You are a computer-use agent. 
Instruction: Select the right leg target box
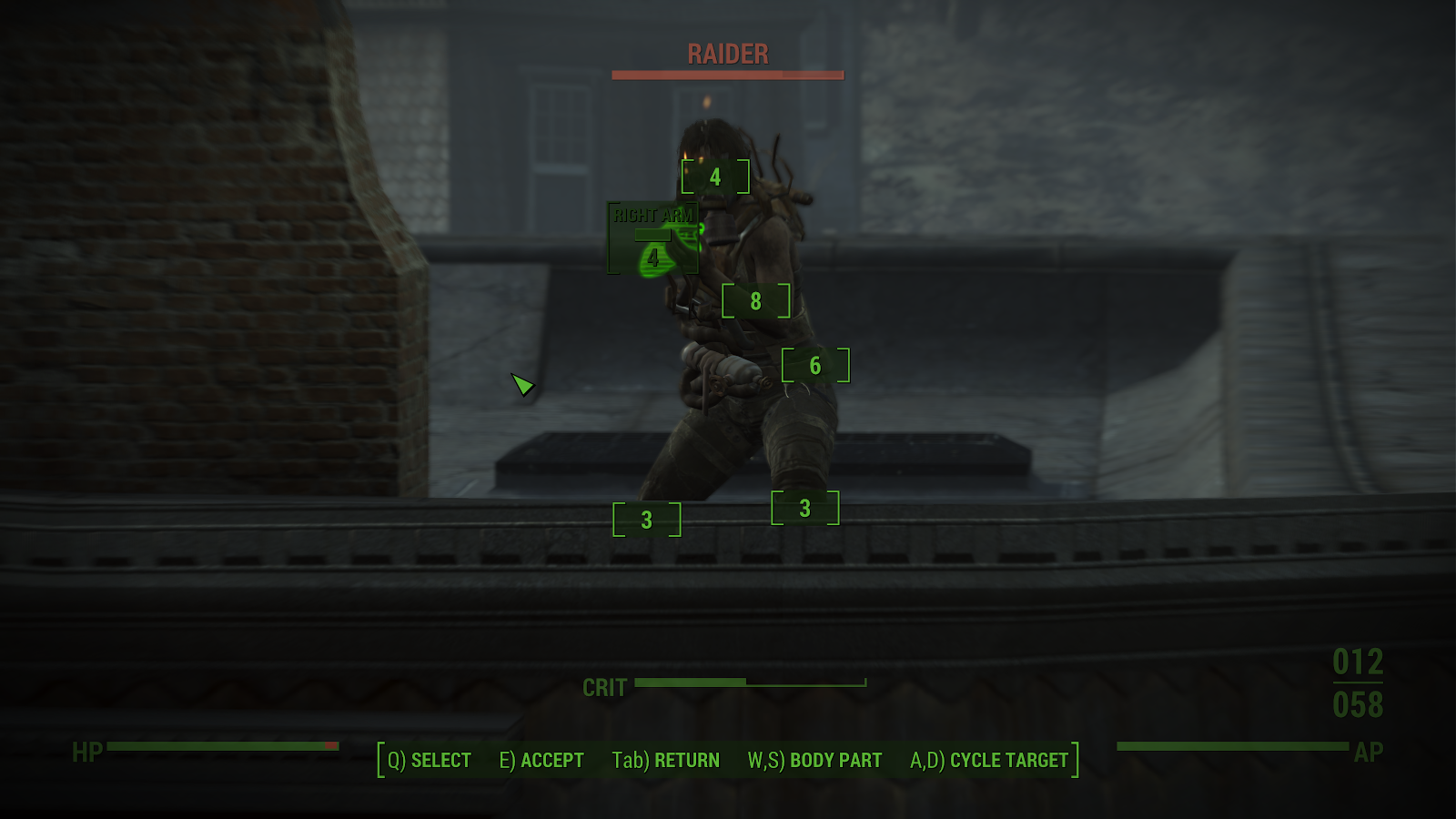point(647,520)
